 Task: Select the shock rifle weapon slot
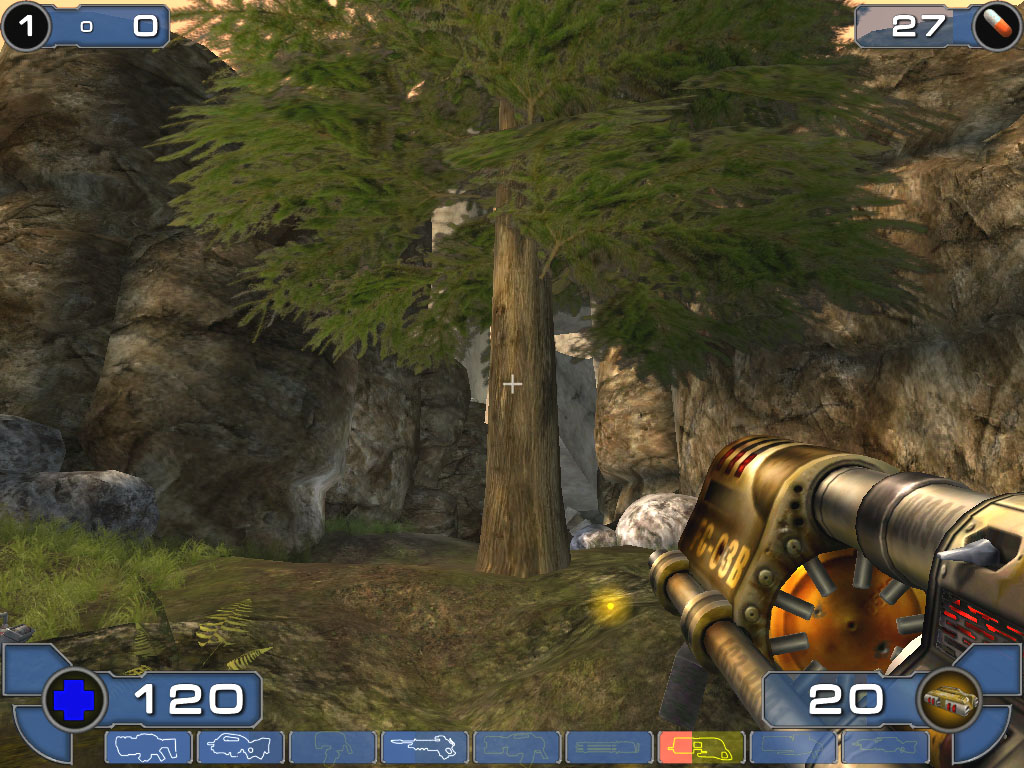pos(424,747)
